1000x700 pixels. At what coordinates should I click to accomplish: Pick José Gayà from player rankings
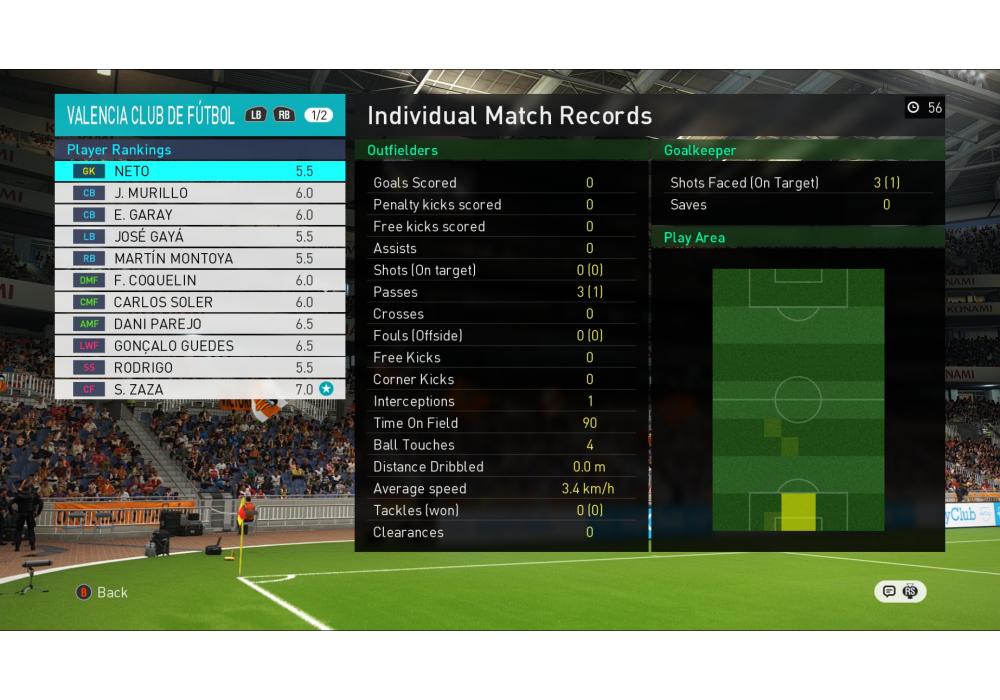point(200,237)
